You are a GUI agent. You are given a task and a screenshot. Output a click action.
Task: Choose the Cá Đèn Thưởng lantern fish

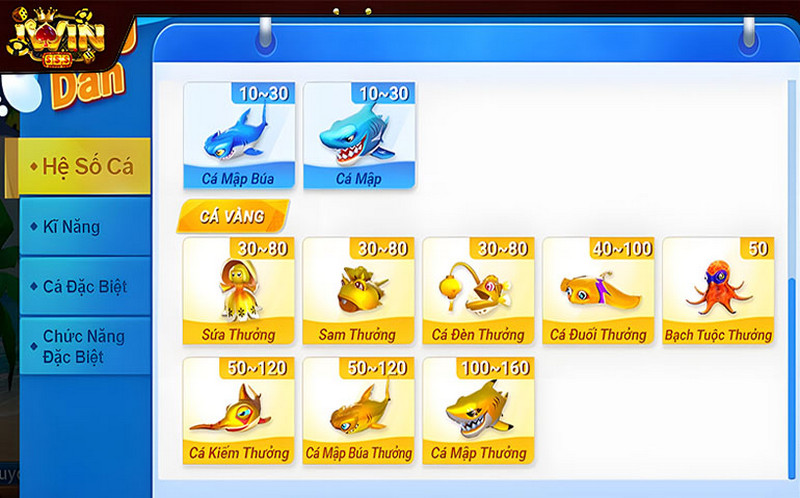(478, 291)
